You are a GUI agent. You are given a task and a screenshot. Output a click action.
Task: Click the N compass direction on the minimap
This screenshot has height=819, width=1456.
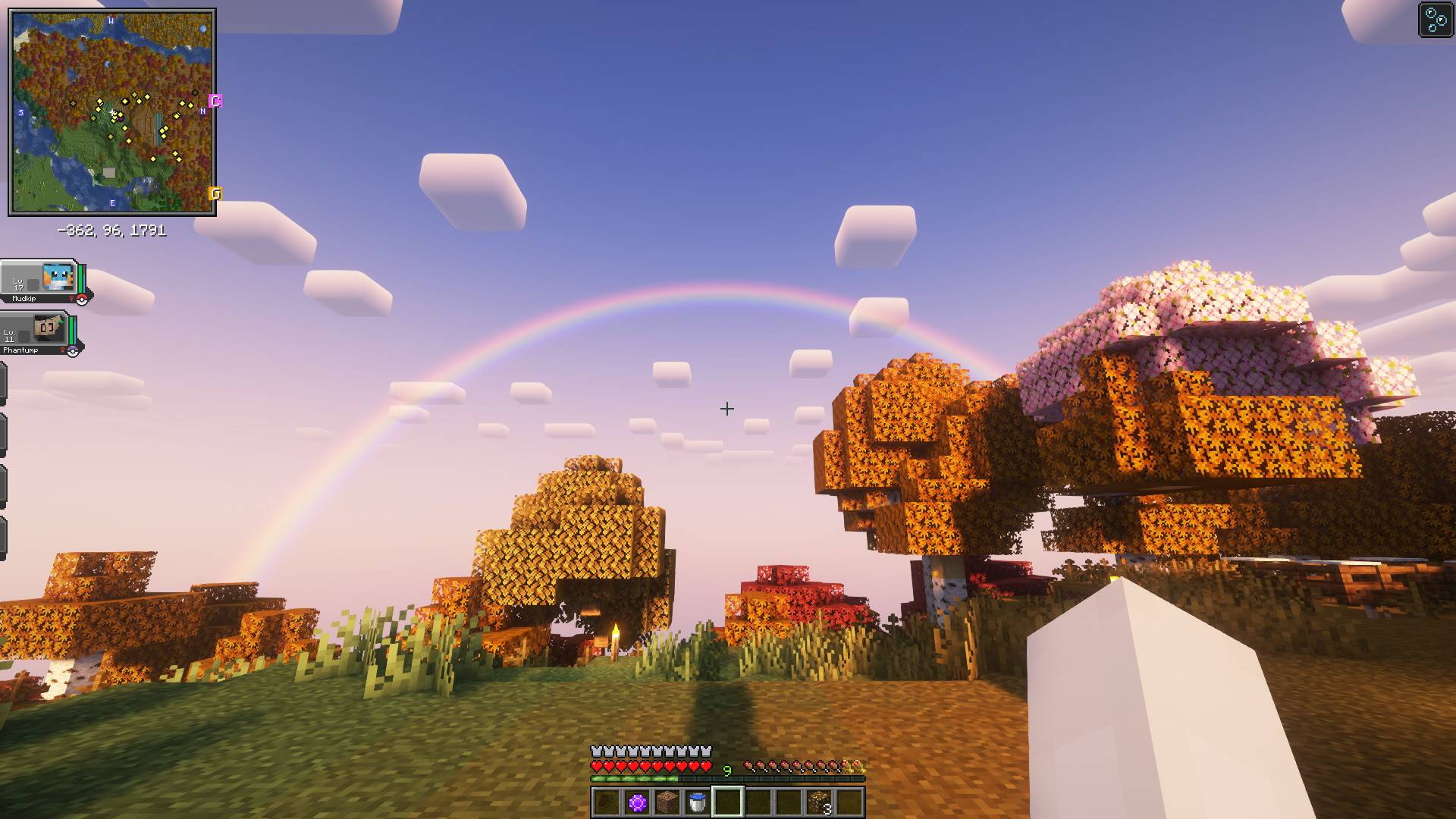[x=202, y=111]
